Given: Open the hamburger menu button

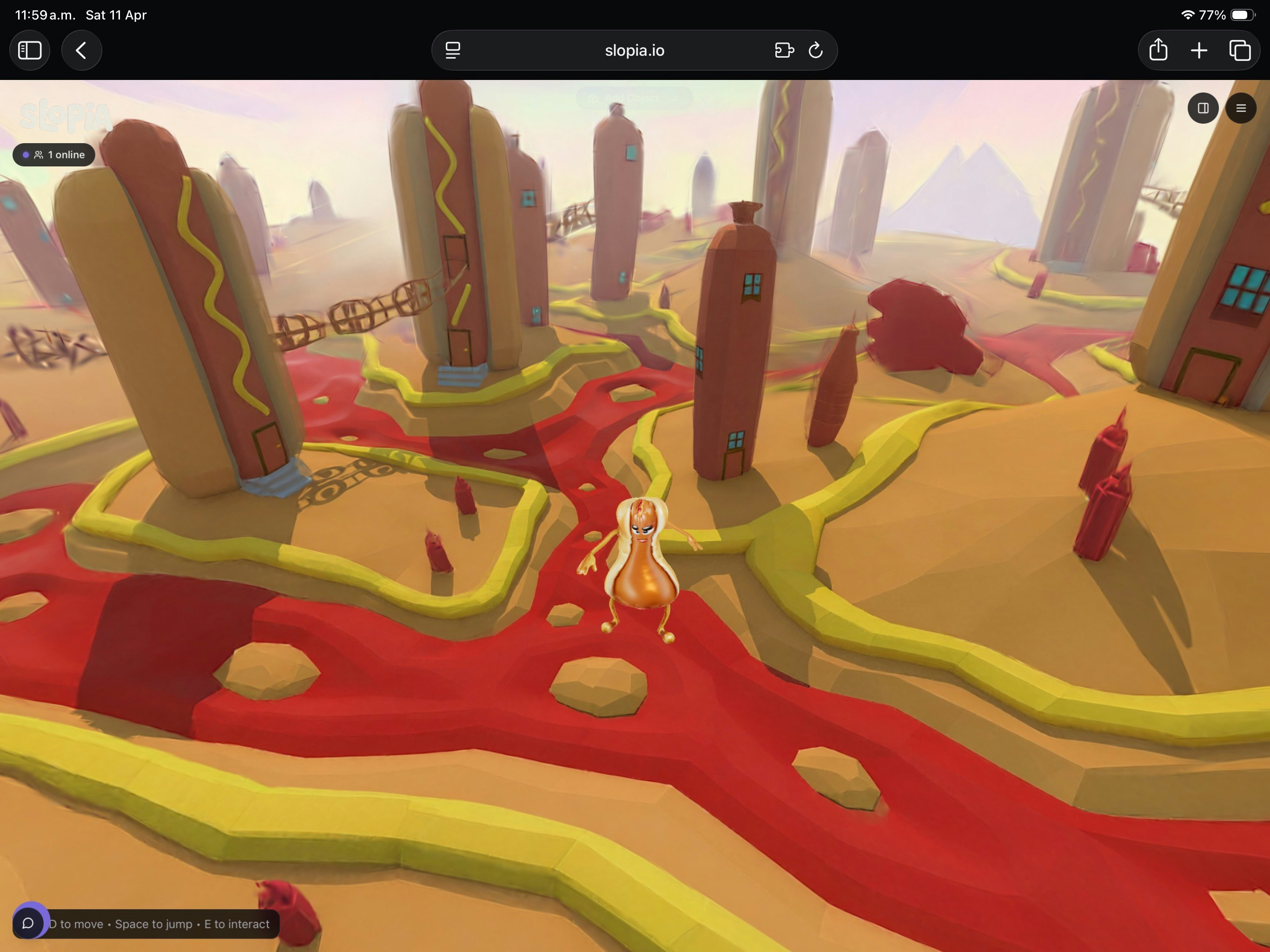Looking at the screenshot, I should pos(1240,108).
